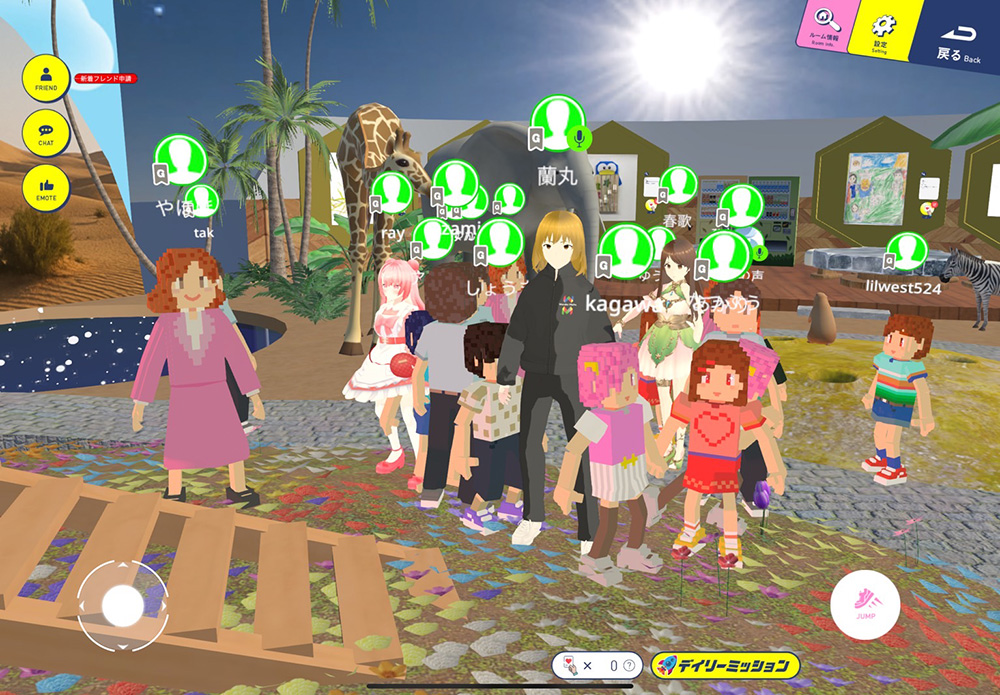Select the ray player avatar badge

click(x=392, y=193)
